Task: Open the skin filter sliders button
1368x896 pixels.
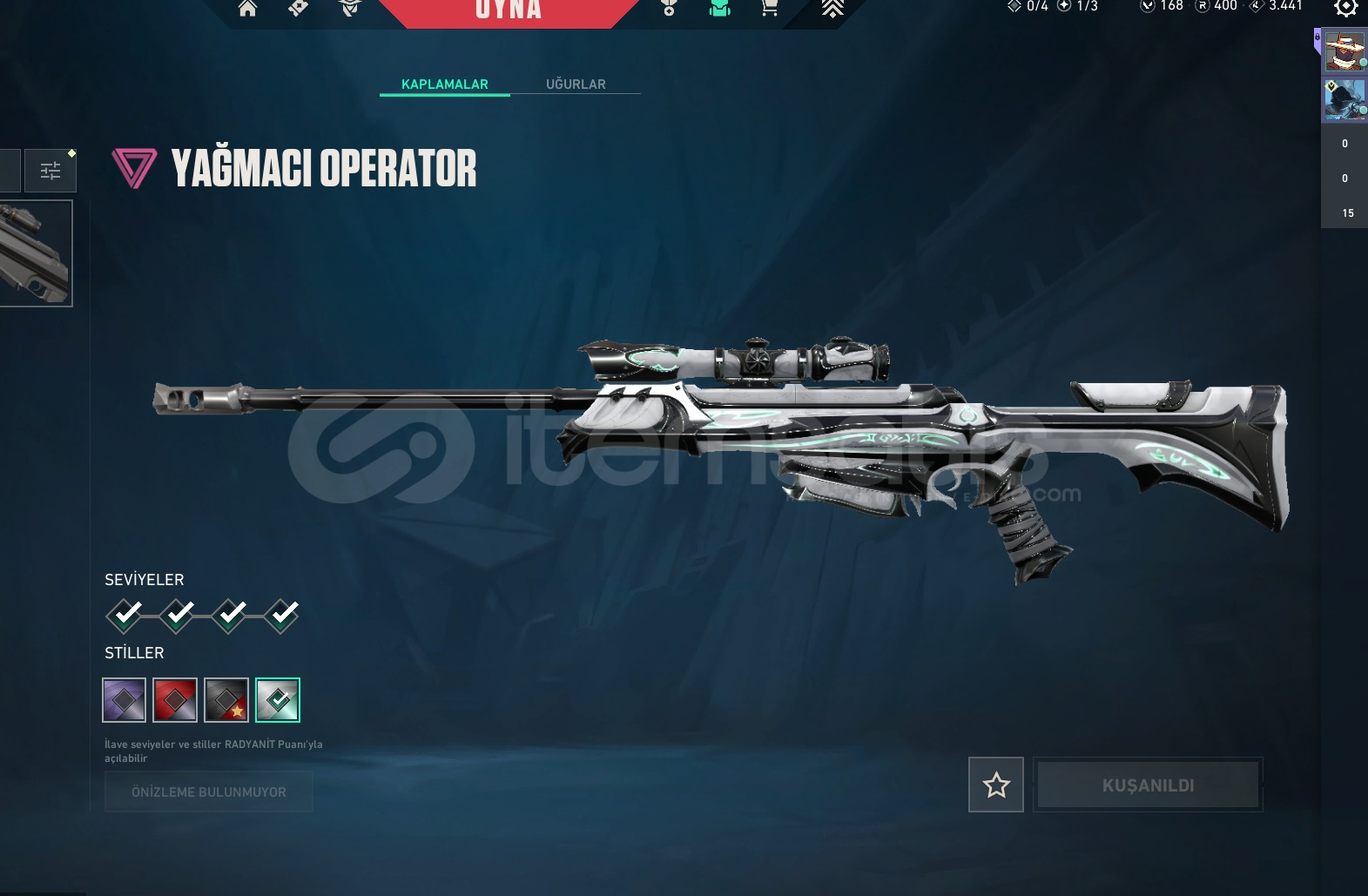Action: (51, 170)
